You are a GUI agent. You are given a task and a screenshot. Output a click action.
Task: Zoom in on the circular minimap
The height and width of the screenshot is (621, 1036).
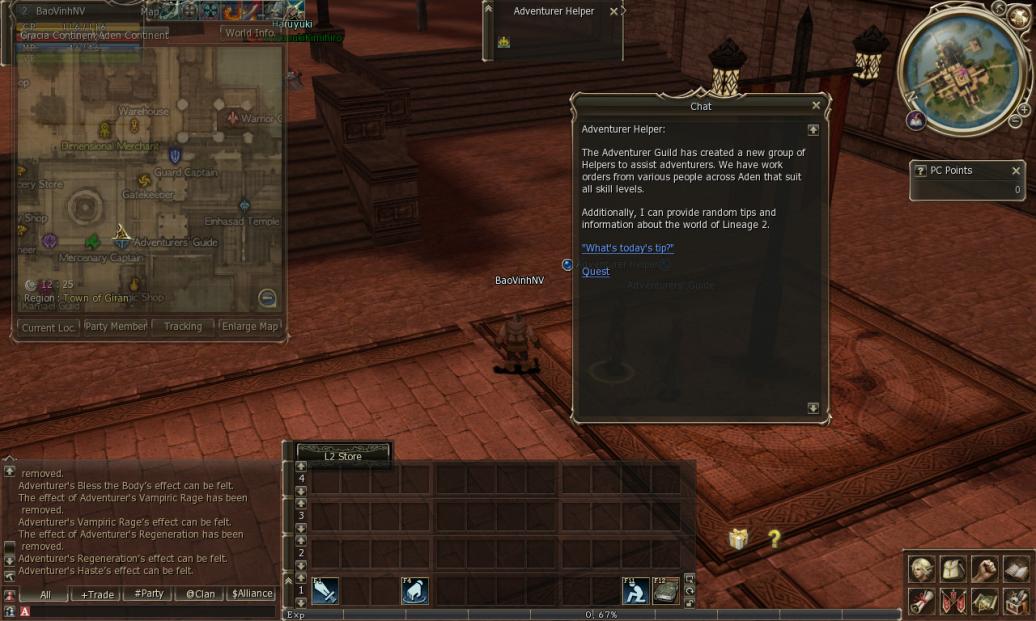[1023, 109]
